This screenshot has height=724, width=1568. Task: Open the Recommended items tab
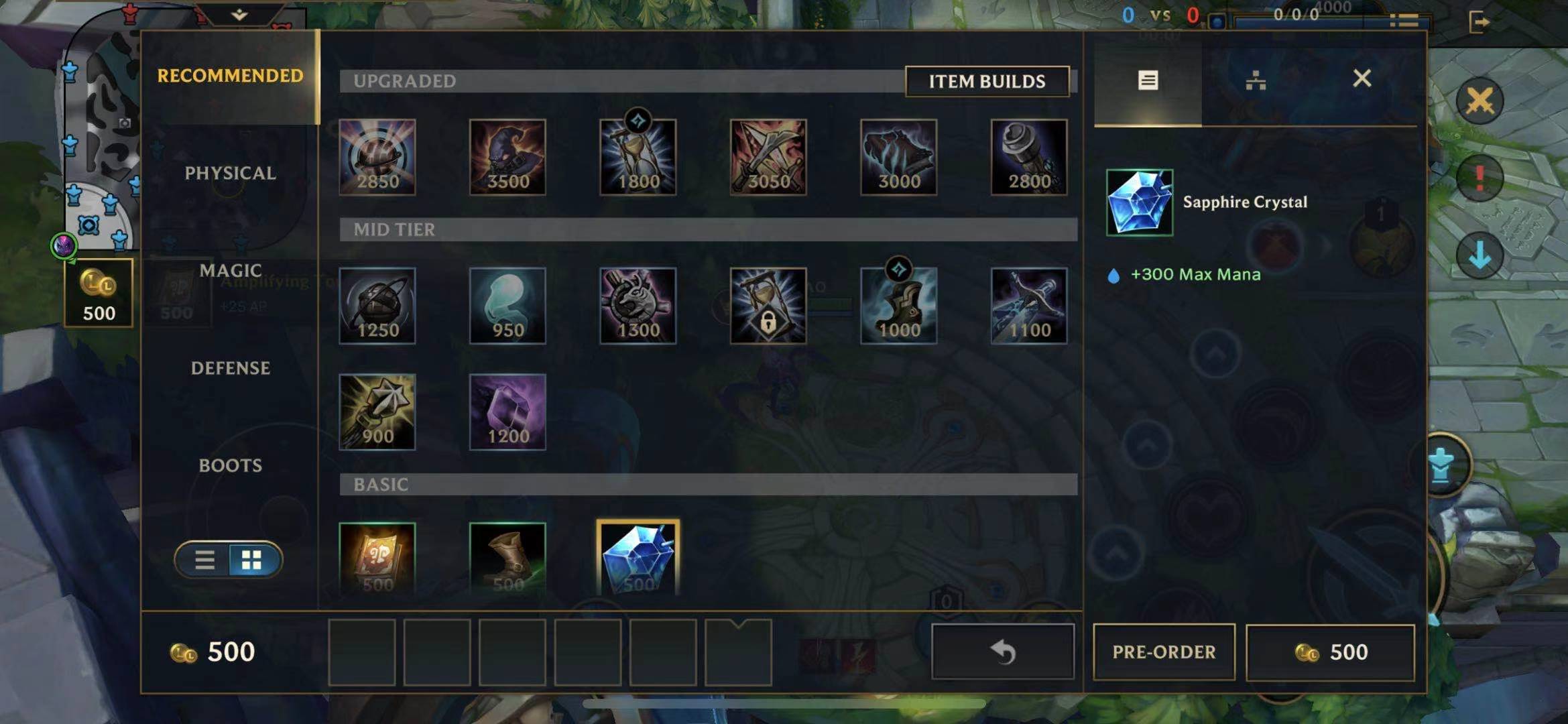pos(230,76)
